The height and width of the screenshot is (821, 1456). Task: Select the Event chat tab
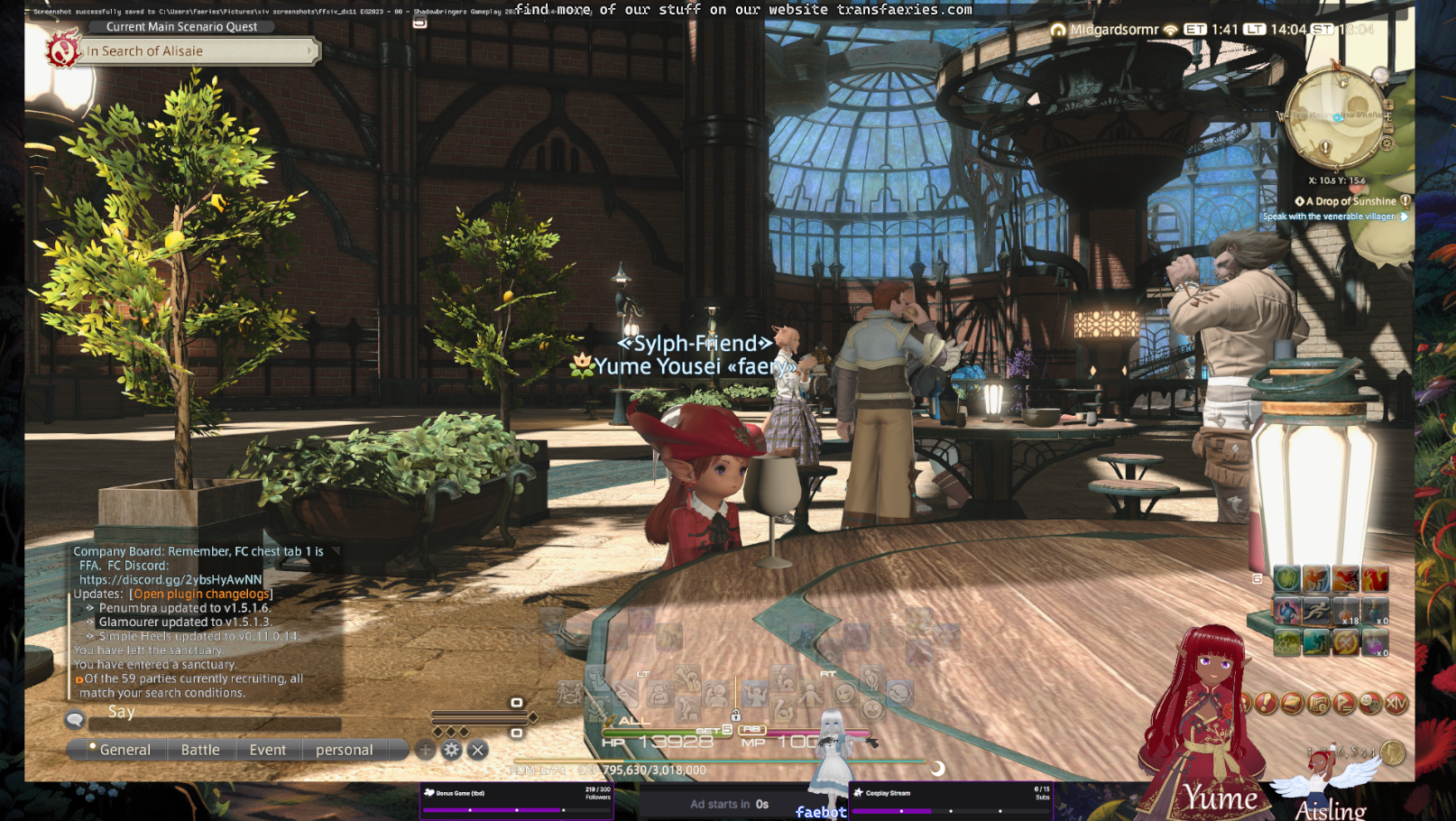[x=267, y=750]
